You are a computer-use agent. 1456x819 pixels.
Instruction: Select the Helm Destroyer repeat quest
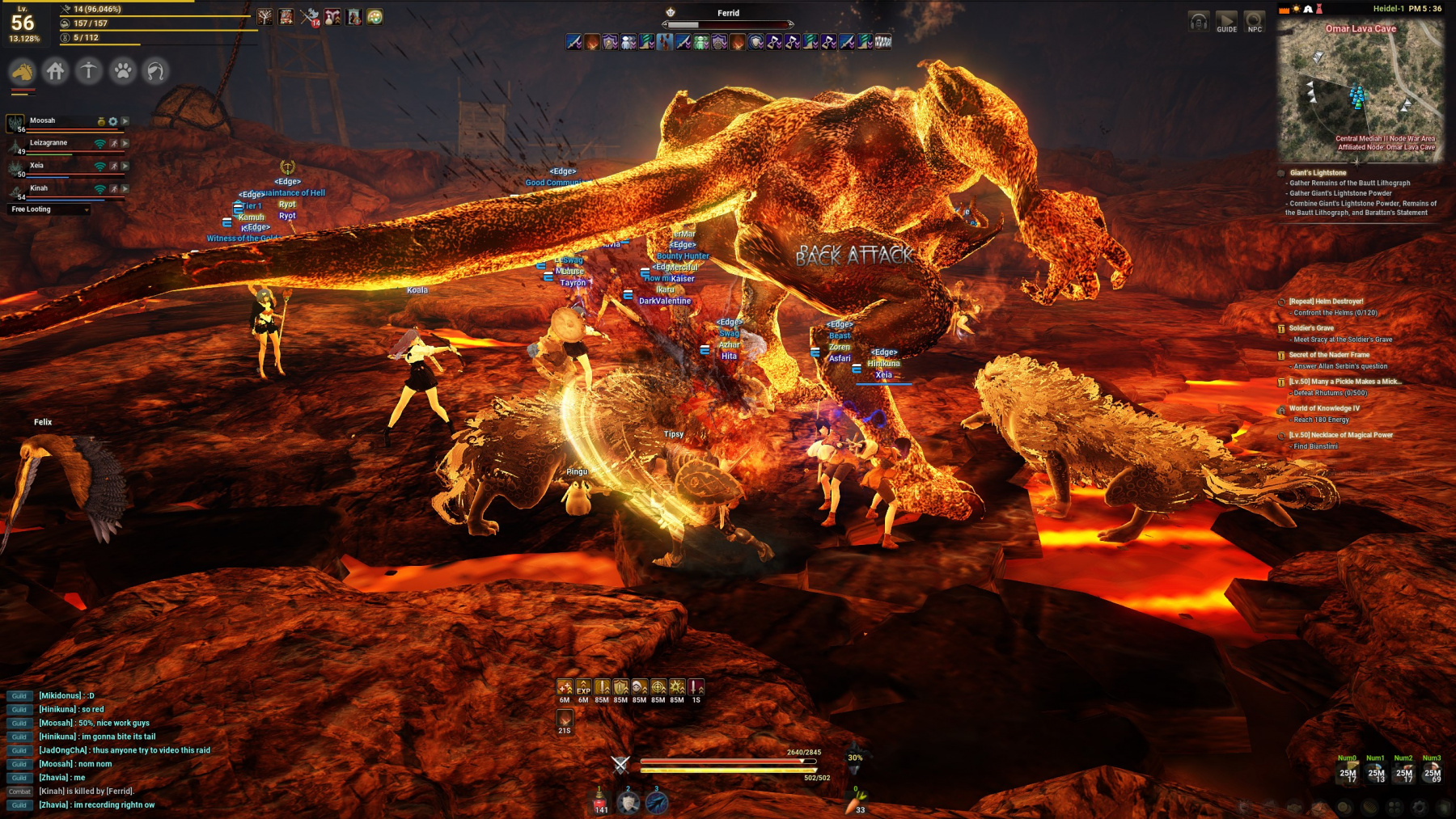point(1326,302)
